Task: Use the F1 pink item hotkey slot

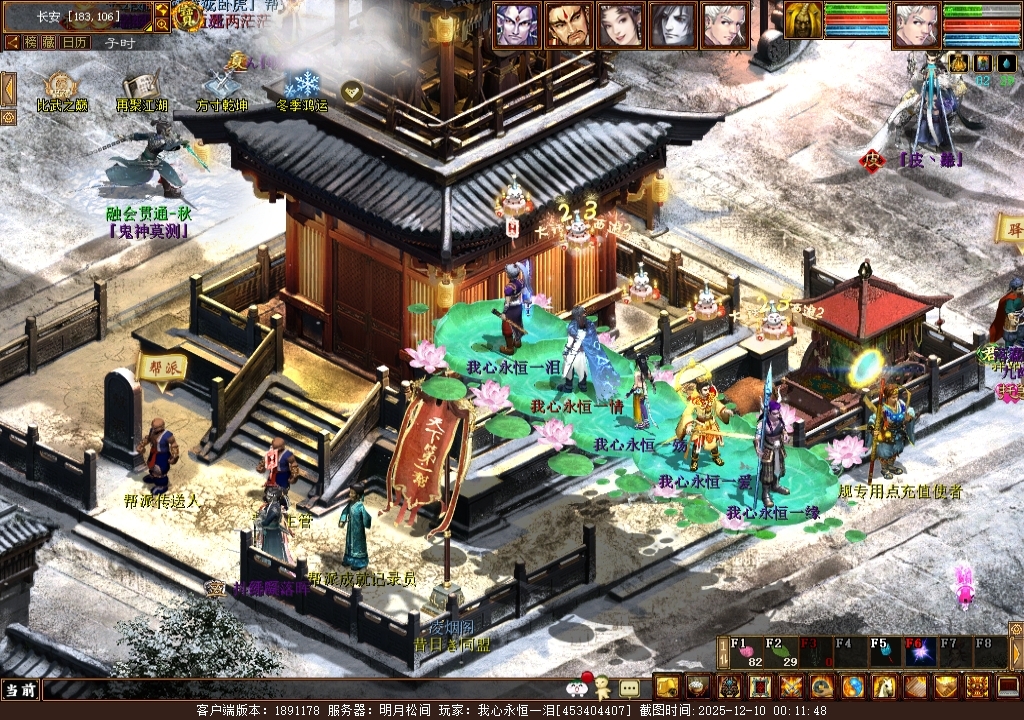Action: (x=745, y=653)
